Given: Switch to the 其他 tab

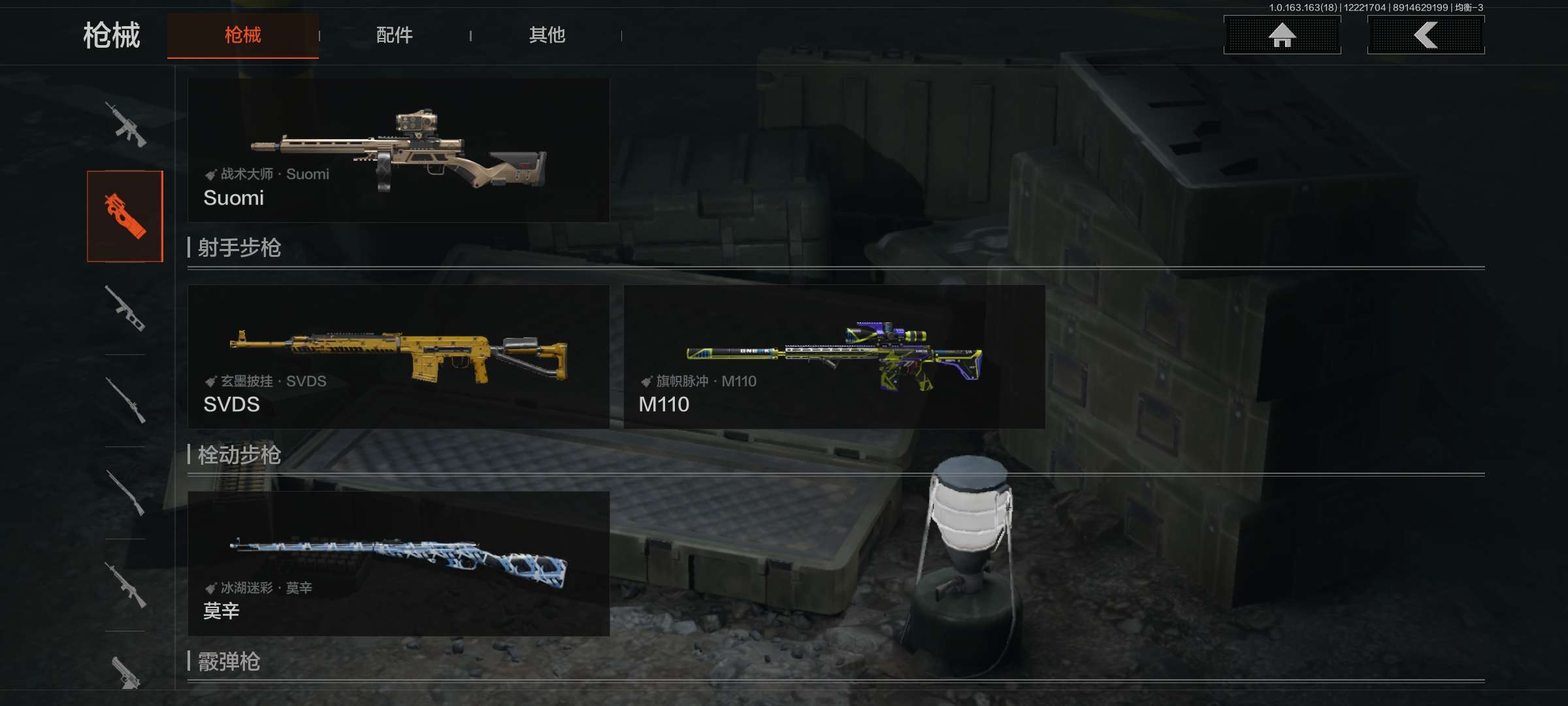Looking at the screenshot, I should (547, 35).
